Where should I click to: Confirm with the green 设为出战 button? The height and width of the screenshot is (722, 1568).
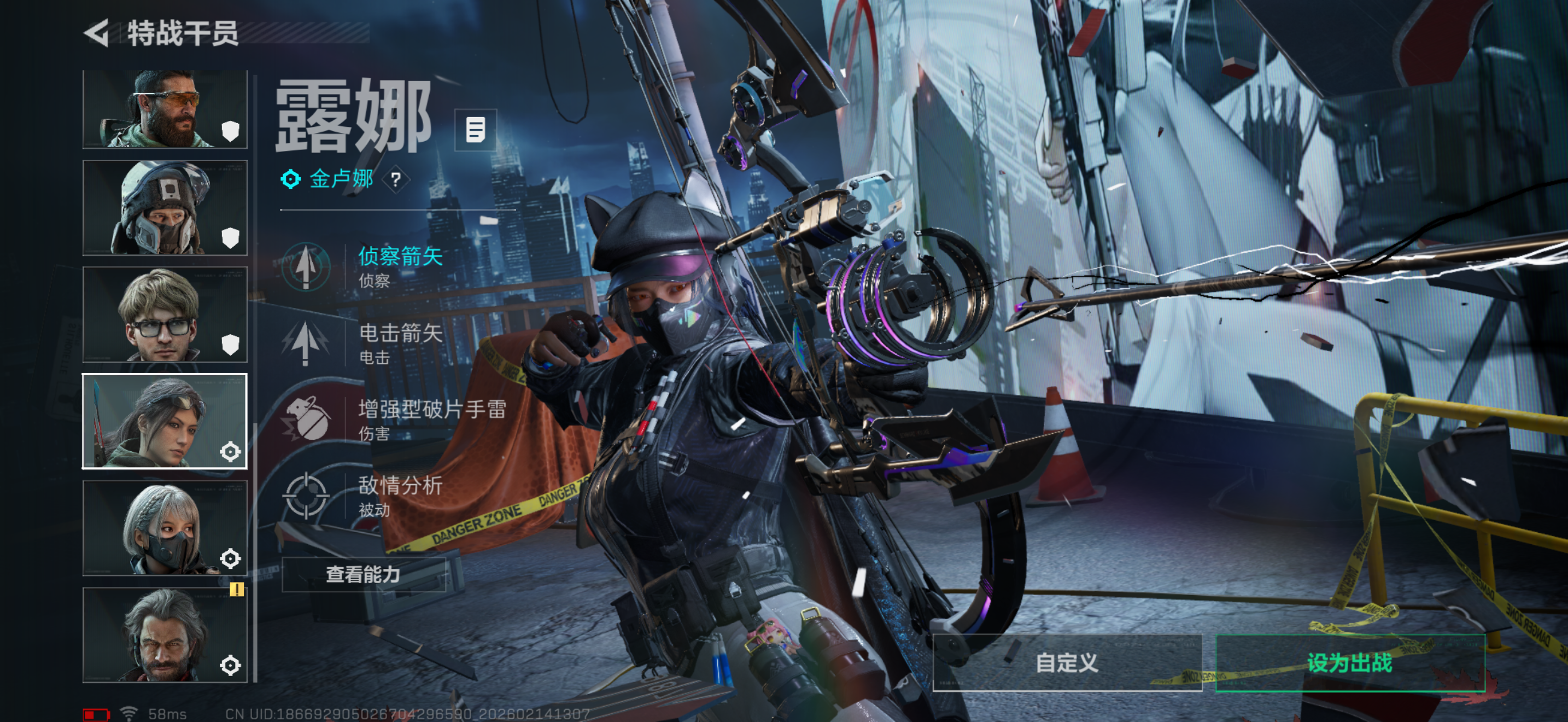pos(1349,662)
